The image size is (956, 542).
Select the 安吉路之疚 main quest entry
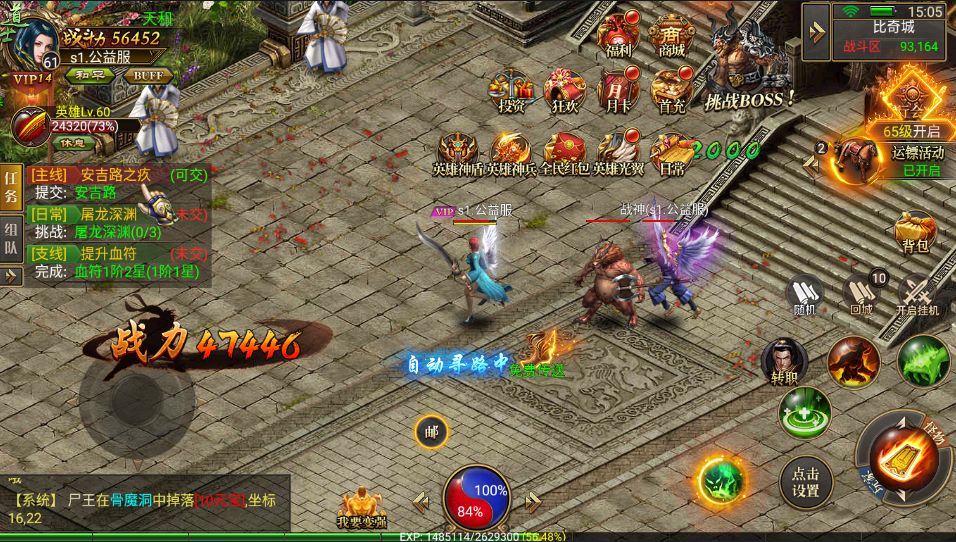pyautogui.click(x=116, y=175)
